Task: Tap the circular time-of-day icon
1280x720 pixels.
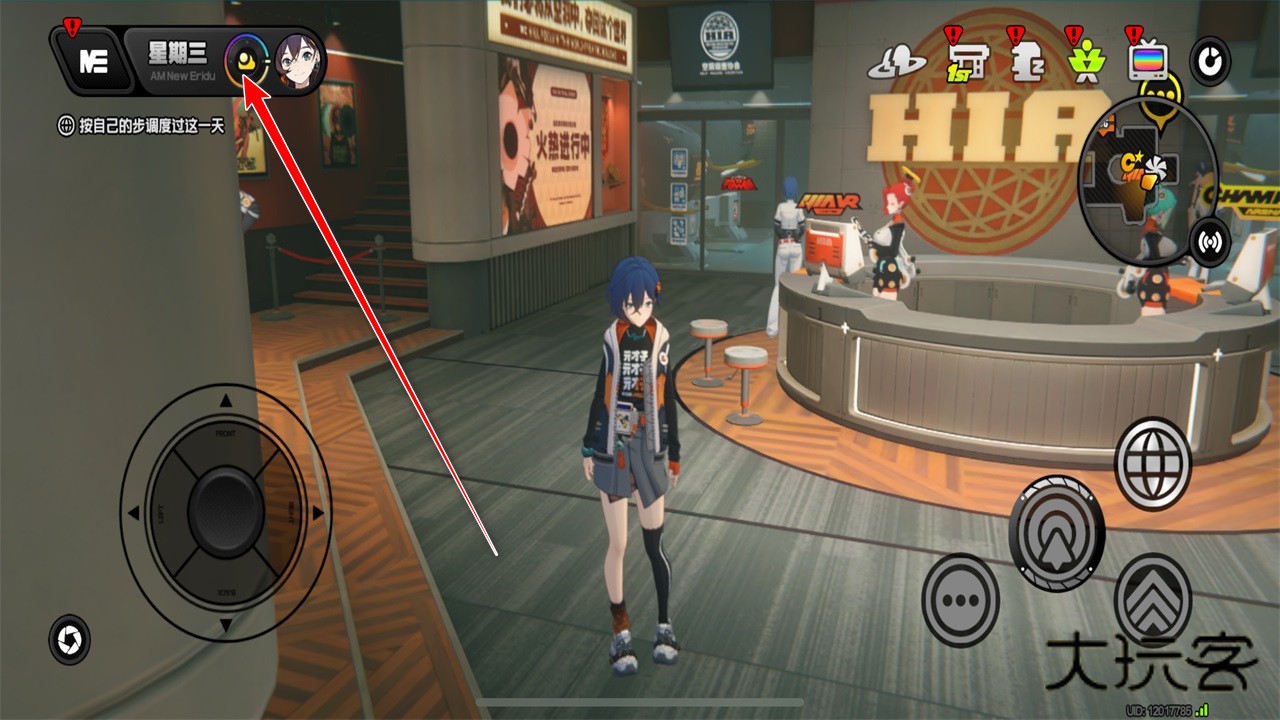Action: click(245, 62)
